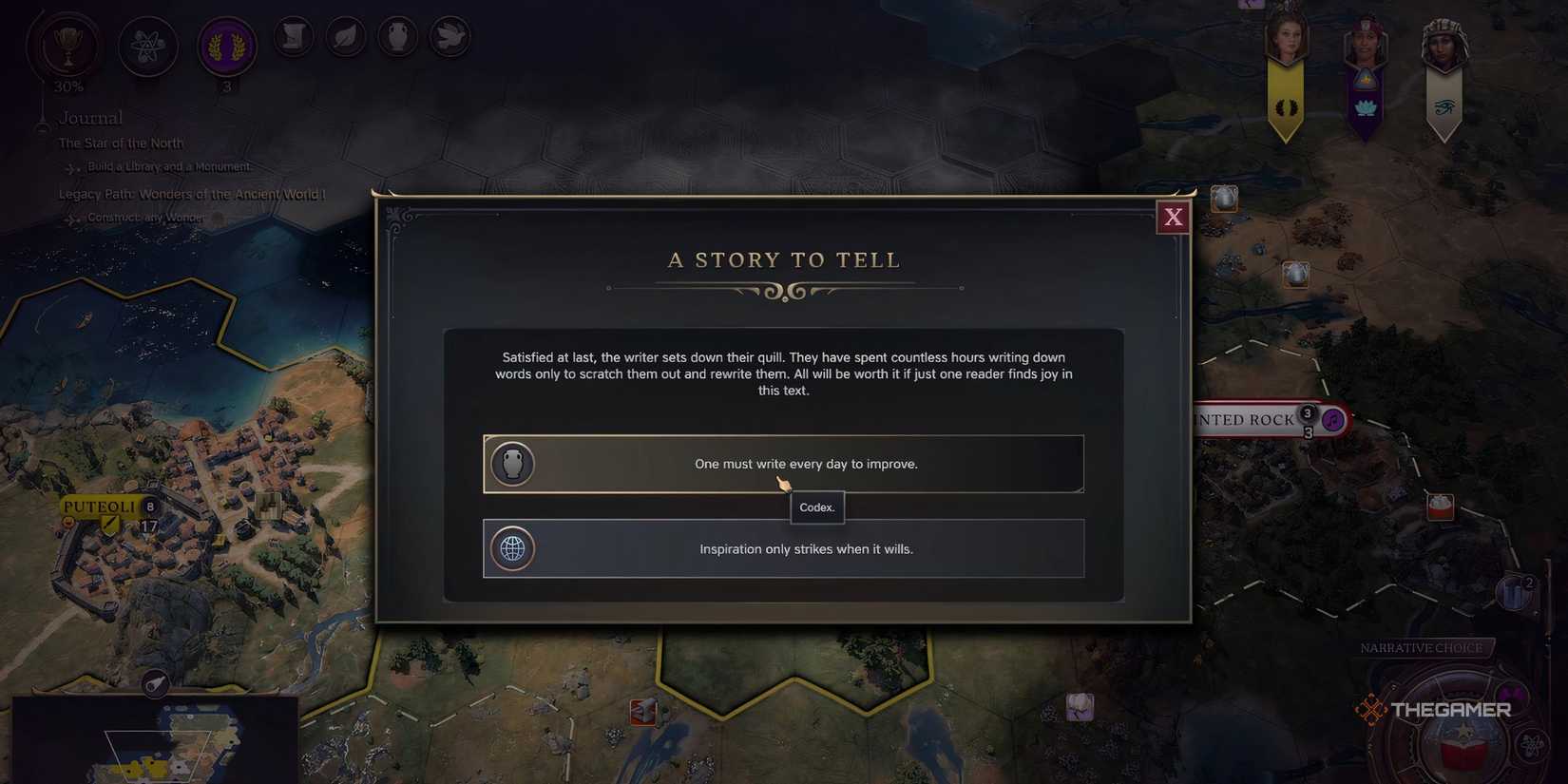Select the leaf resource icon

point(346,36)
